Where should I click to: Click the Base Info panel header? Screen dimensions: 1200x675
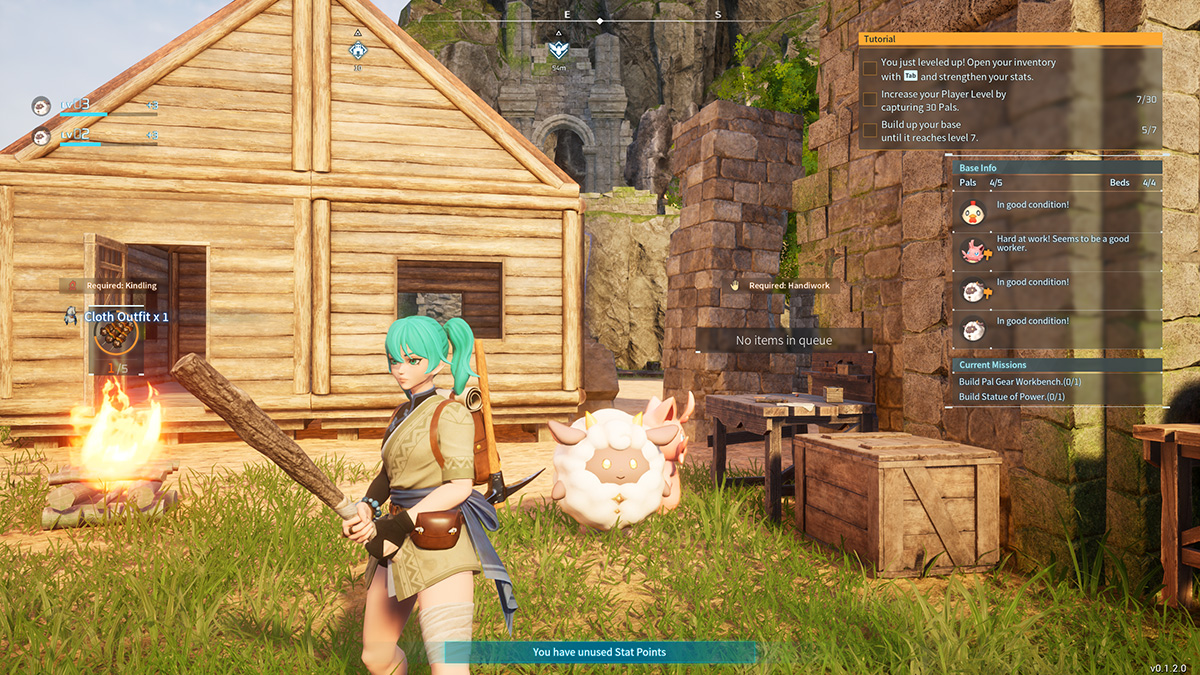[x=1056, y=168]
